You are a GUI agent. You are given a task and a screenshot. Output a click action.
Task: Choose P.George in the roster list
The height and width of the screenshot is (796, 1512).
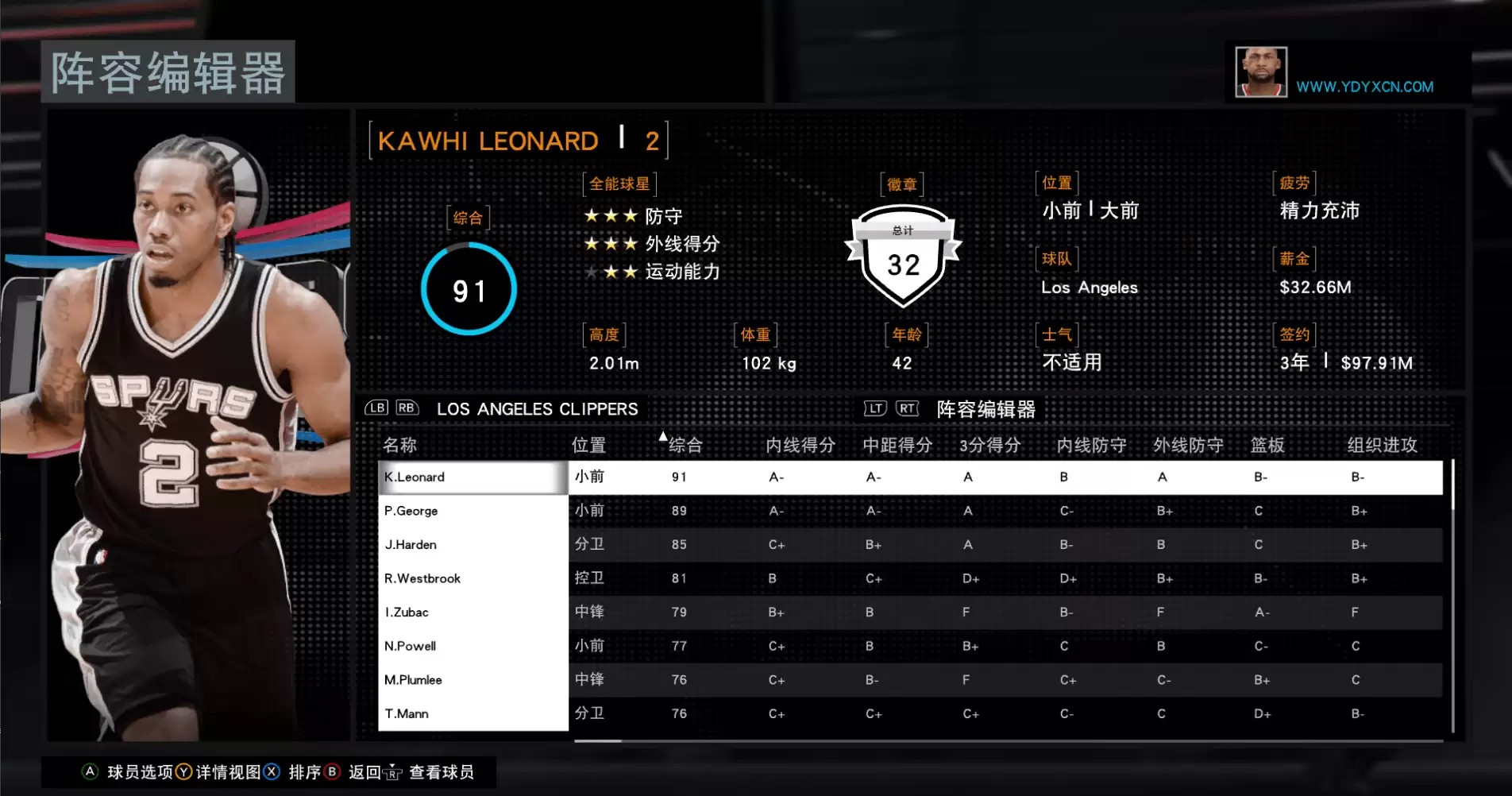pyautogui.click(x=472, y=511)
